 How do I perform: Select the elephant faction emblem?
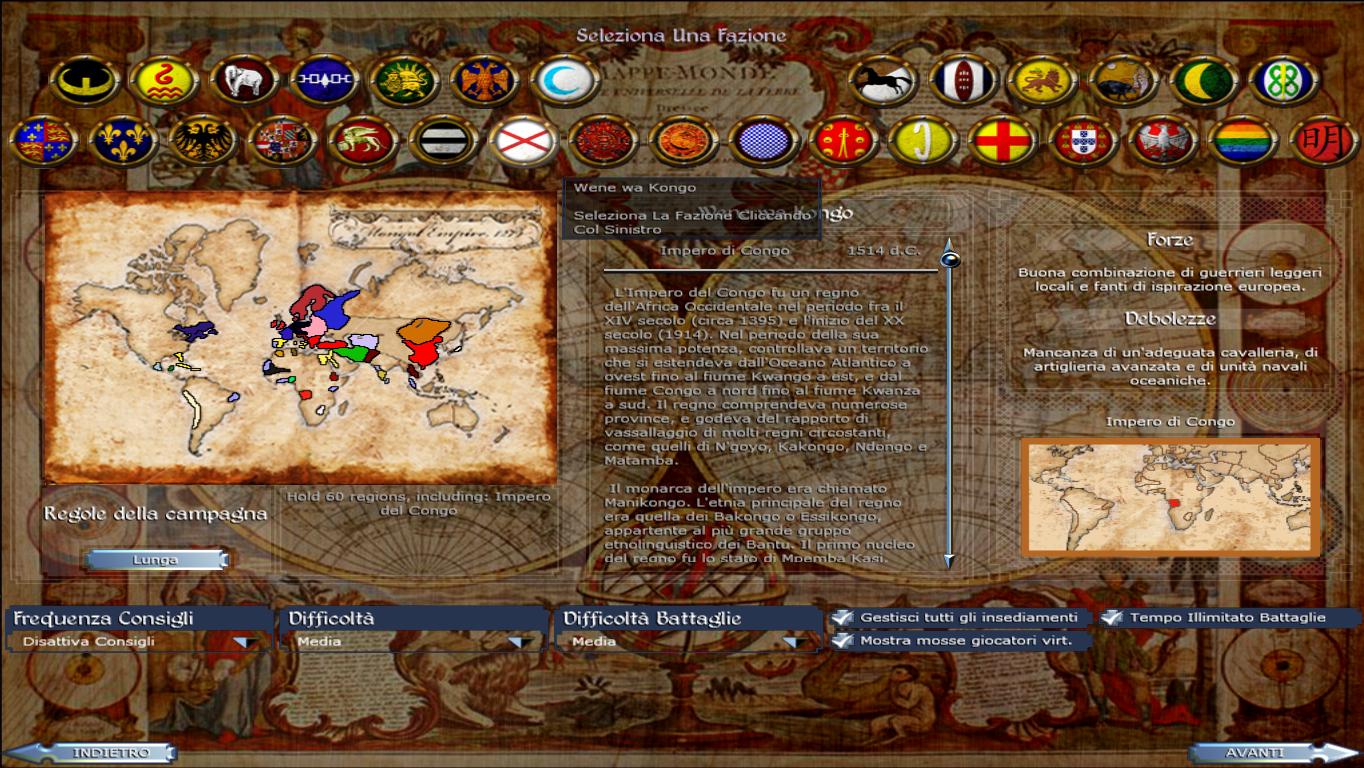point(242,81)
